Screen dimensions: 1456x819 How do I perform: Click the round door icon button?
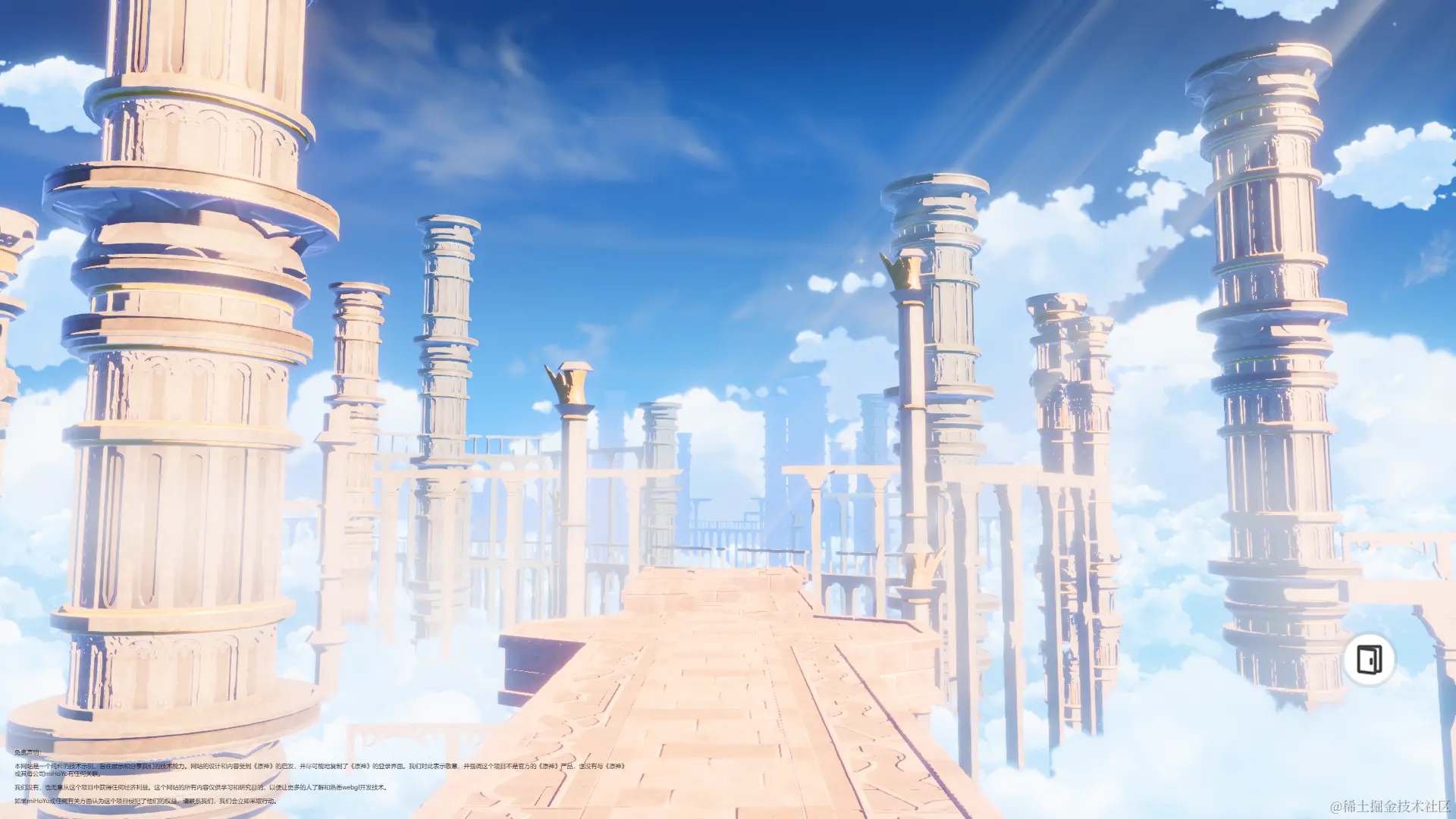pos(1369,660)
